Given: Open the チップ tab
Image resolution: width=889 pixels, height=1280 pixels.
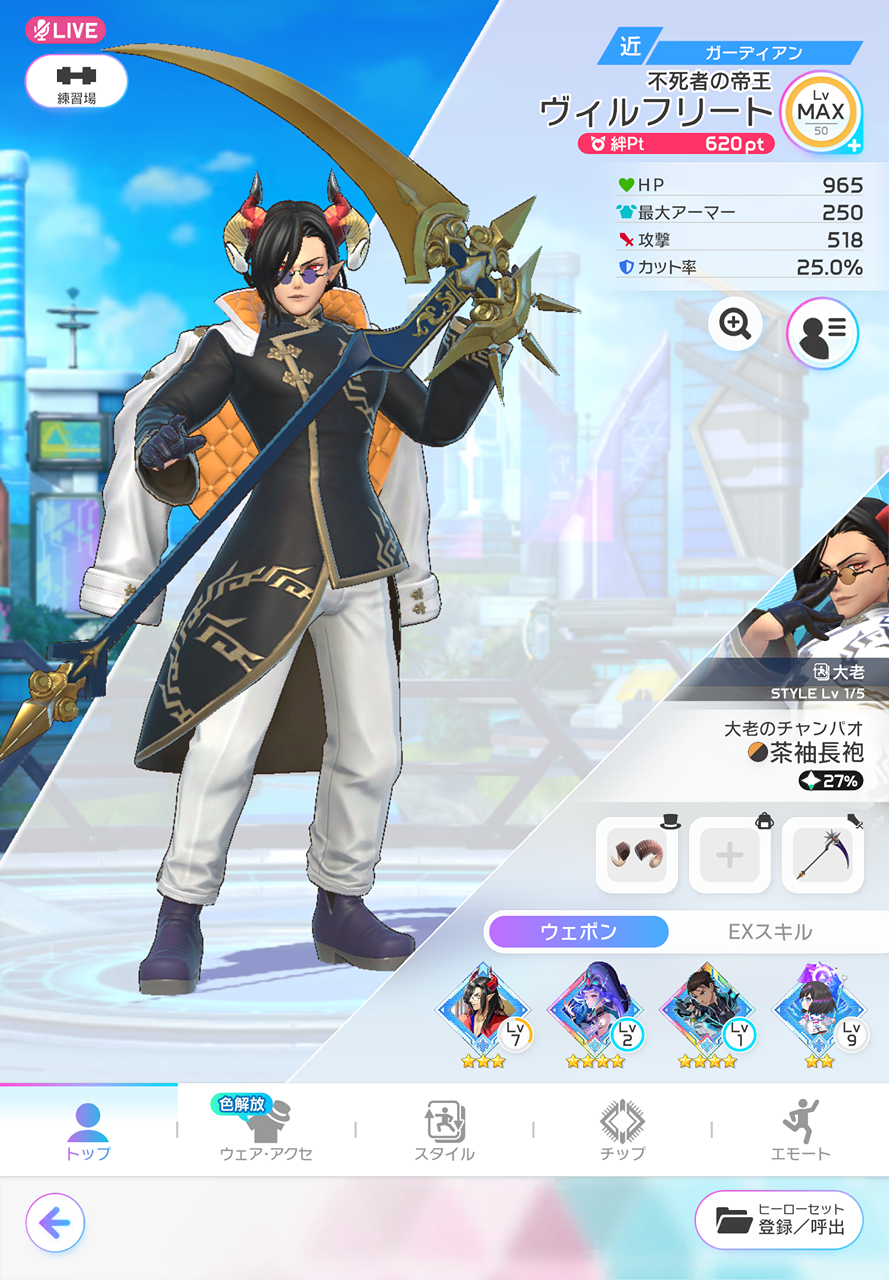Looking at the screenshot, I should (622, 1130).
